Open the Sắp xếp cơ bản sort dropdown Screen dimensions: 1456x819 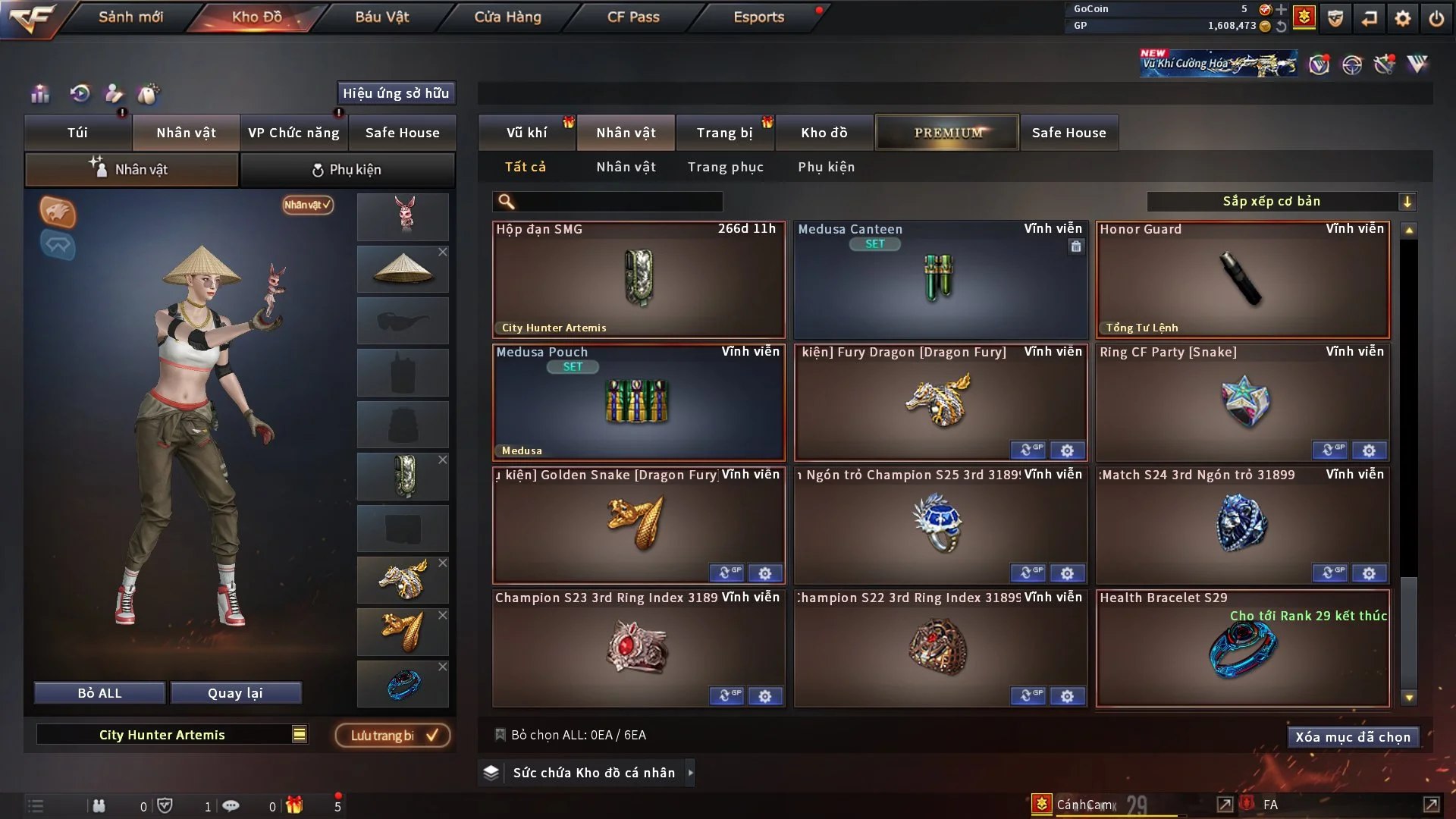1281,202
